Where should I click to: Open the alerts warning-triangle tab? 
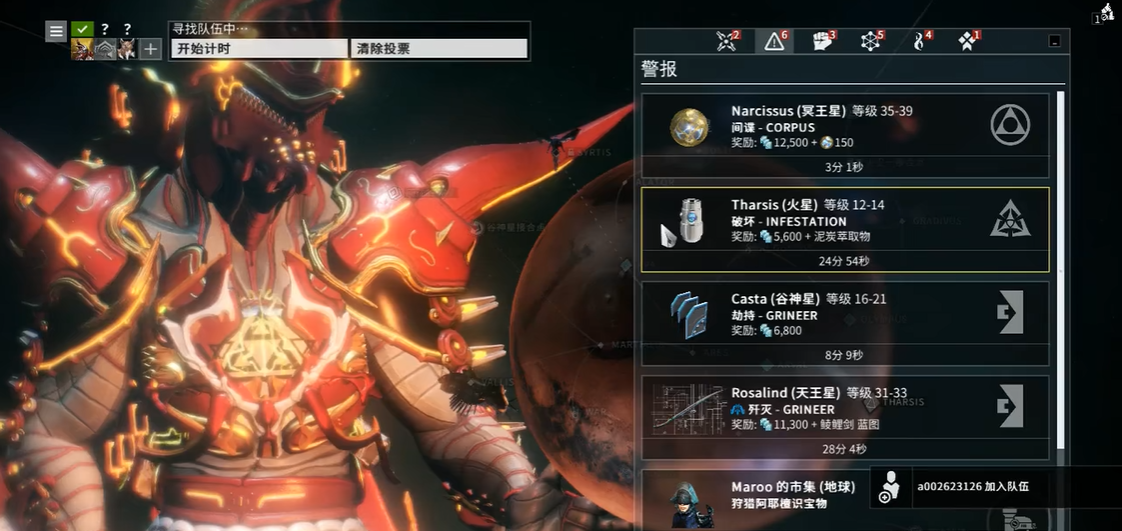tap(775, 41)
